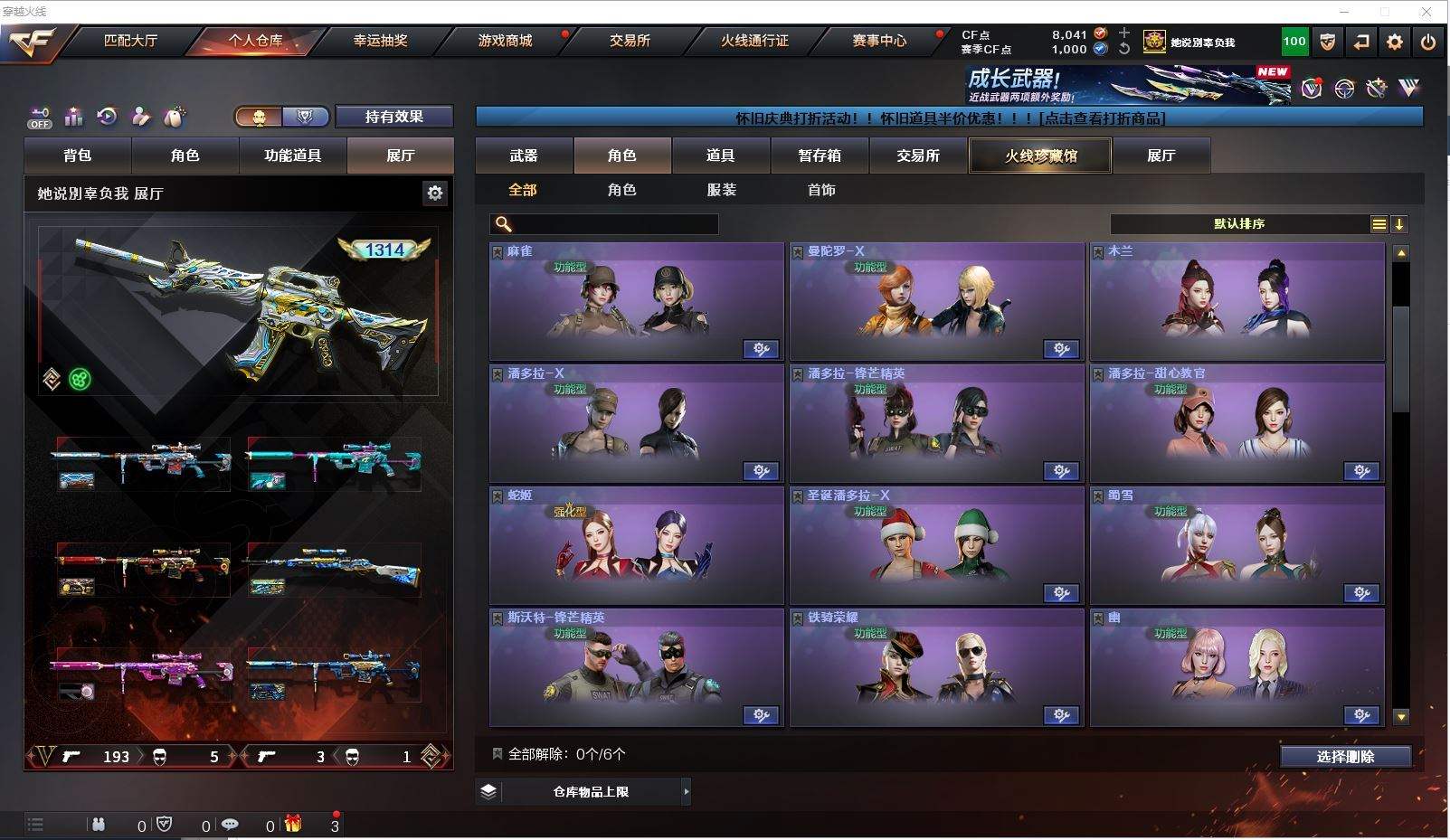Screen dimensions: 1450x840
Task: Open the 暂存箱 temporary storage tab
Action: 820,156
